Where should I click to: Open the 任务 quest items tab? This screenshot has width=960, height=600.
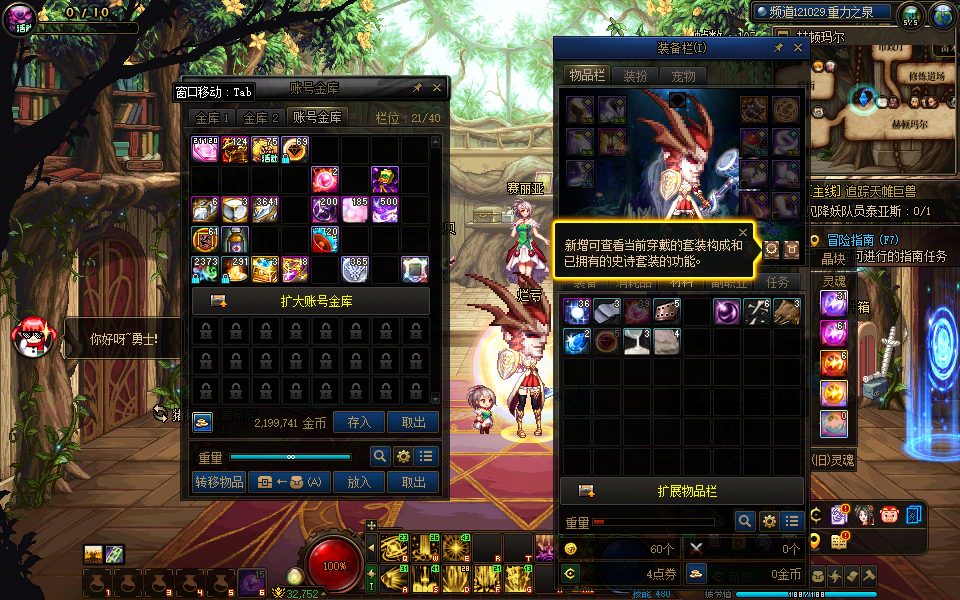click(777, 283)
